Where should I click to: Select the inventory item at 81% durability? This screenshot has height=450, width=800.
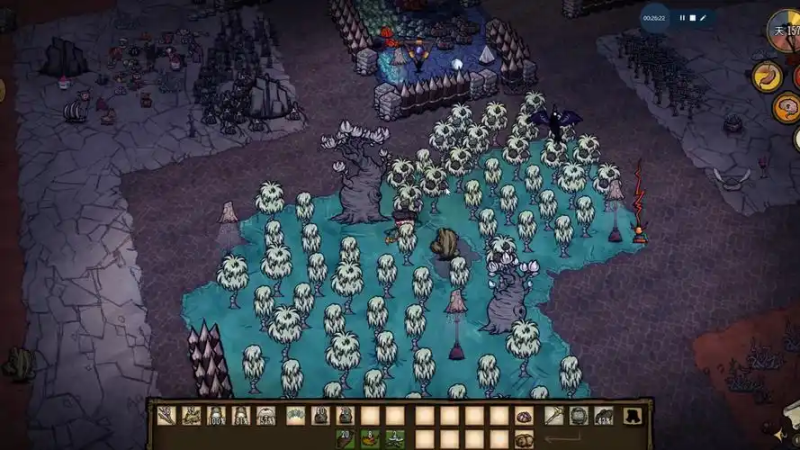point(241,416)
